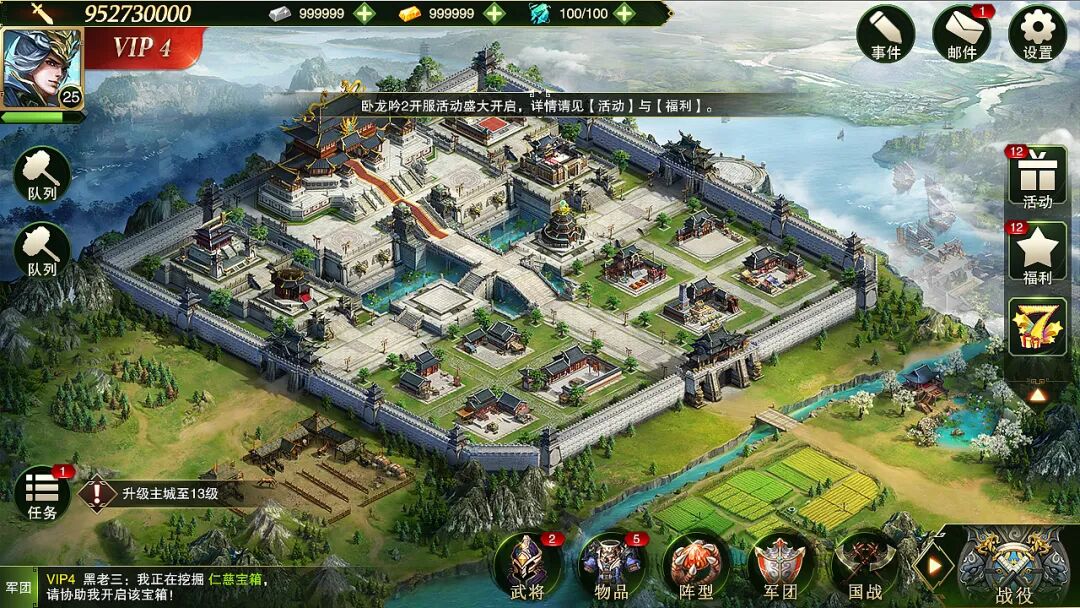Refill stamina with the plus button
The image size is (1080, 608).
625,13
